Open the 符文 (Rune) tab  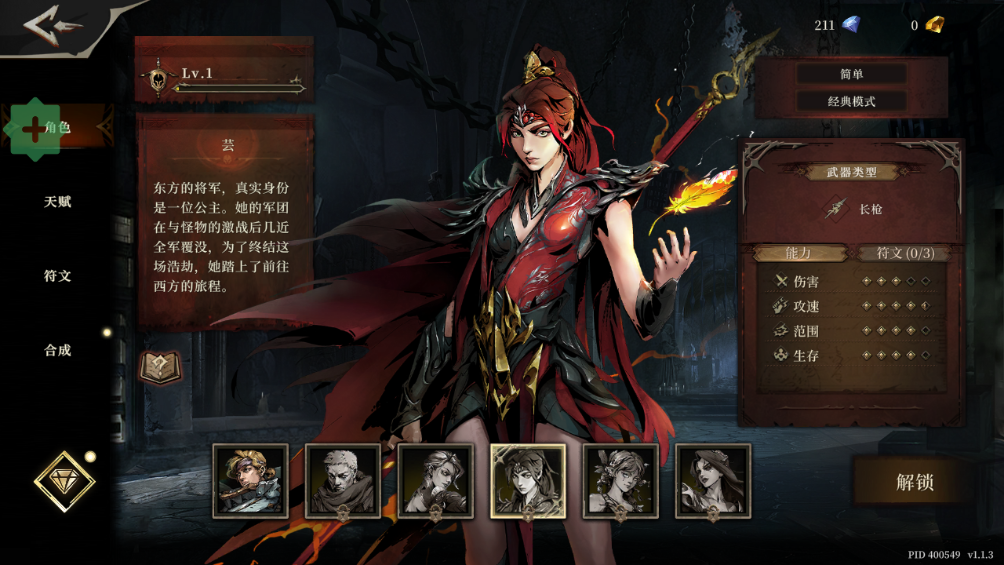pyautogui.click(x=57, y=276)
